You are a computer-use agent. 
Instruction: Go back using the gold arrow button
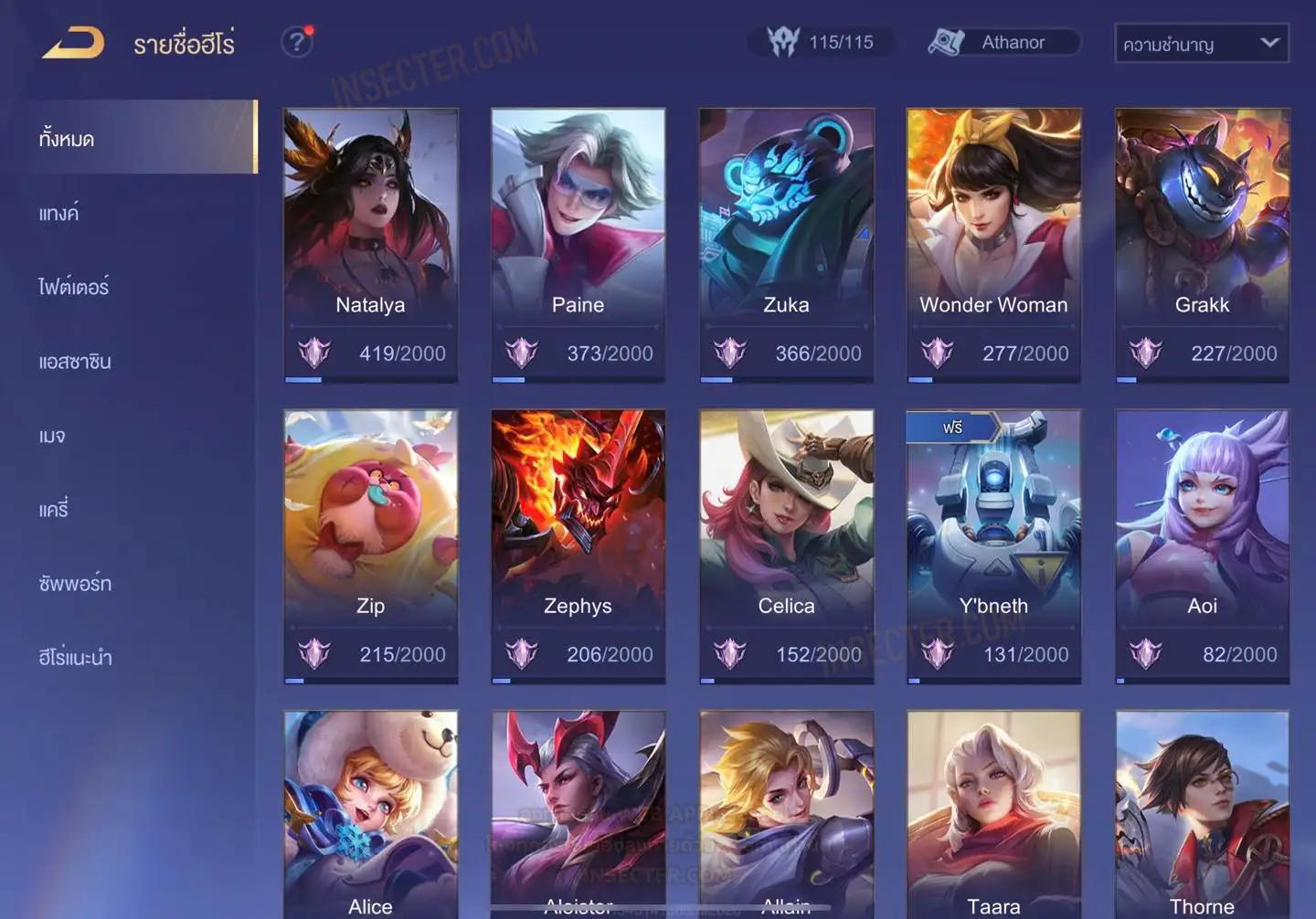click(x=73, y=43)
